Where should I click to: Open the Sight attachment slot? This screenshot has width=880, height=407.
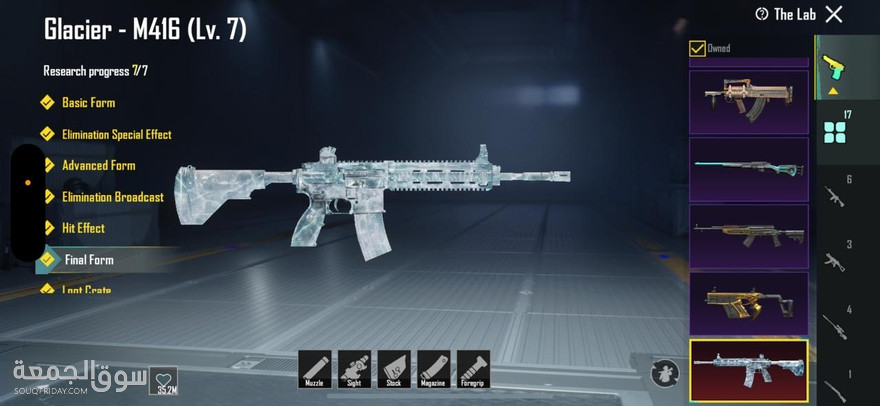[x=354, y=369]
